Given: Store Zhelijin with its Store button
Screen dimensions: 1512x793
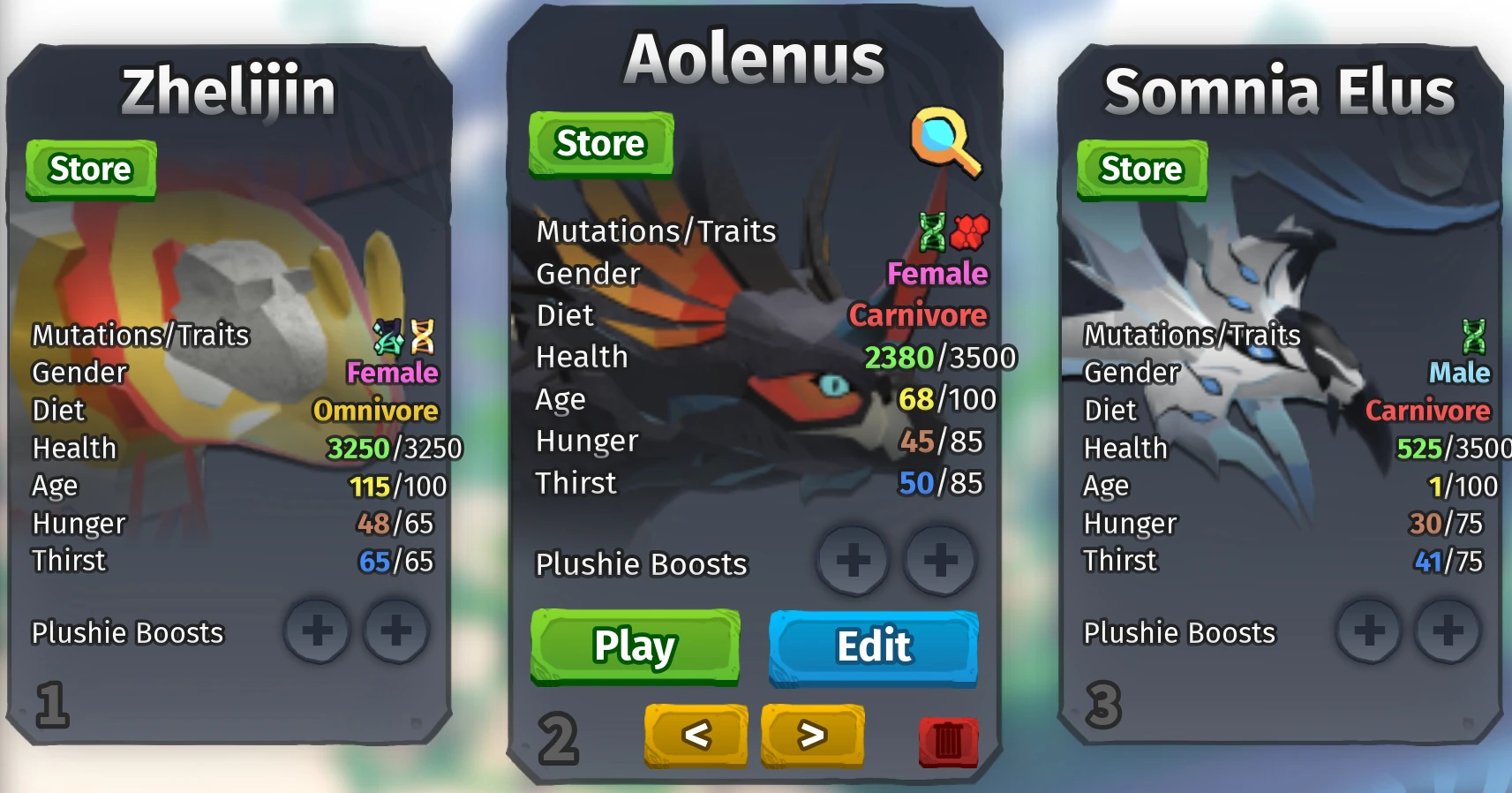Looking at the screenshot, I should coord(91,169).
